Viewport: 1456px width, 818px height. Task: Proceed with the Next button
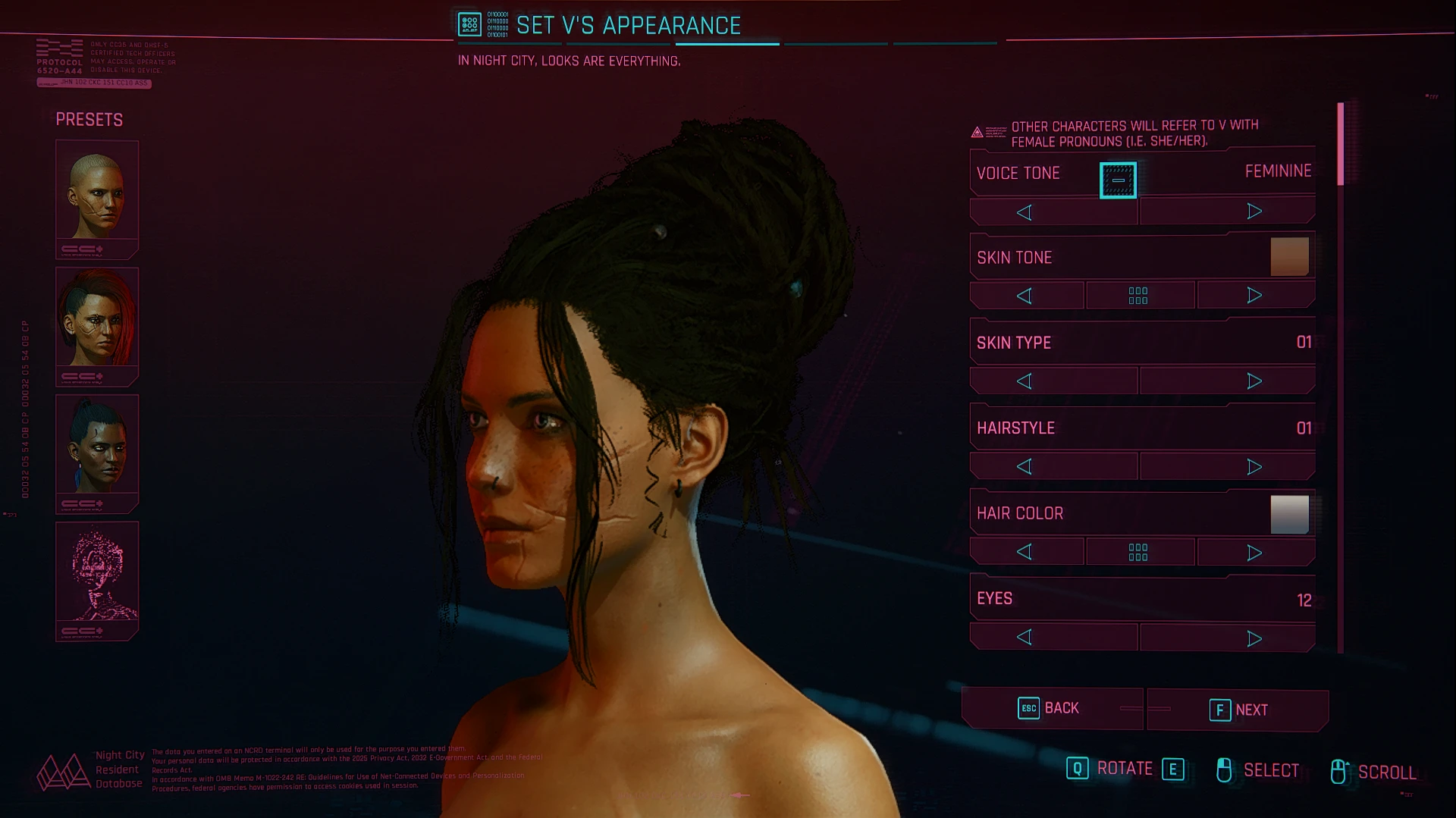click(1238, 710)
